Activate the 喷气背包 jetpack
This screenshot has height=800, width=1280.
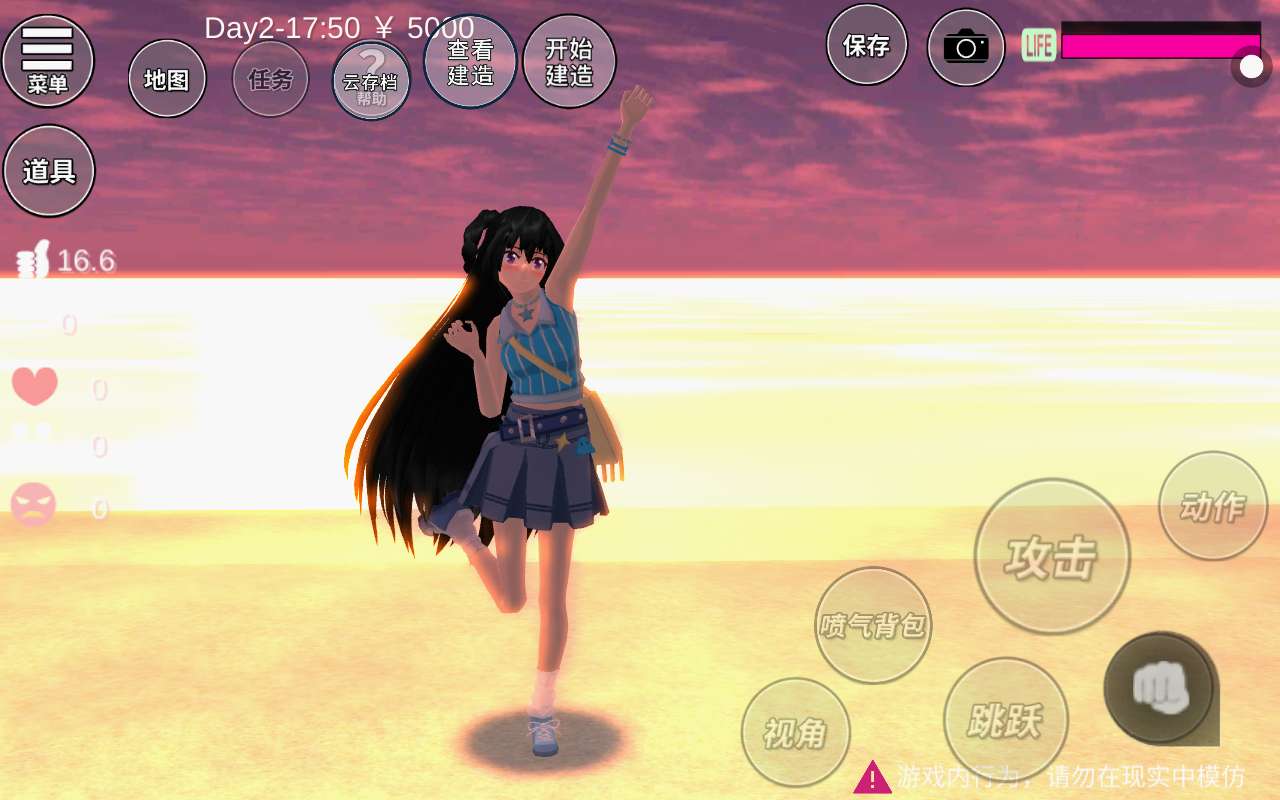(x=873, y=626)
